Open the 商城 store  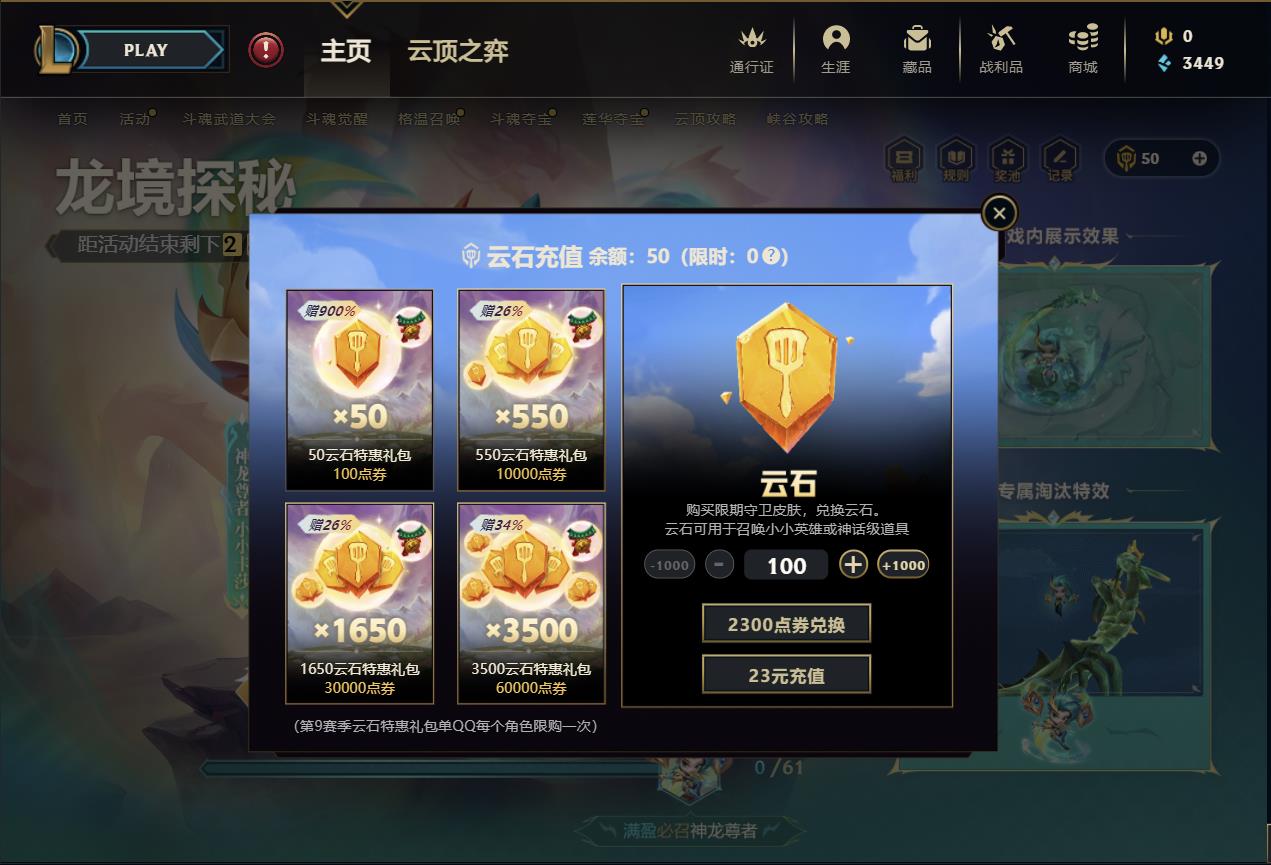(1083, 50)
